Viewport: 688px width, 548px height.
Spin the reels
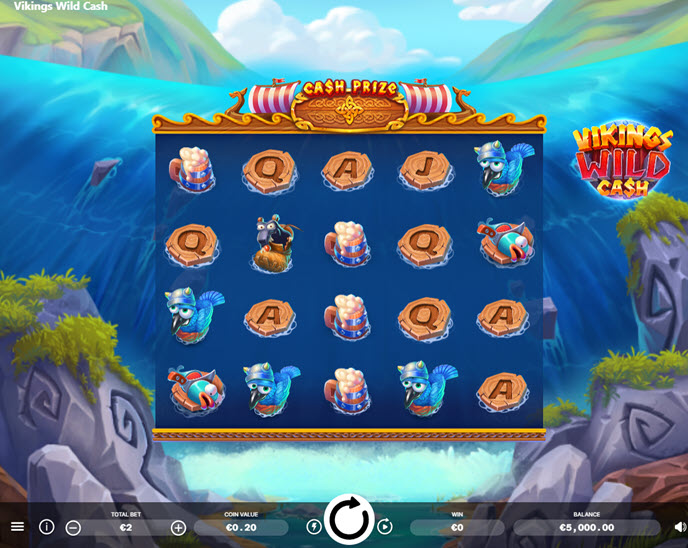(x=349, y=520)
